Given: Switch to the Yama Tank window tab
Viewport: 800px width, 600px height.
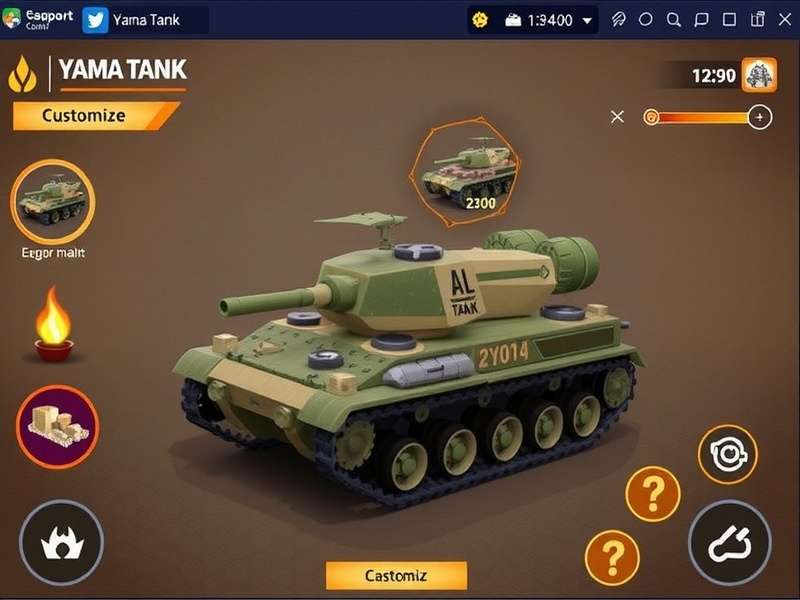Looking at the screenshot, I should pyautogui.click(x=143, y=20).
